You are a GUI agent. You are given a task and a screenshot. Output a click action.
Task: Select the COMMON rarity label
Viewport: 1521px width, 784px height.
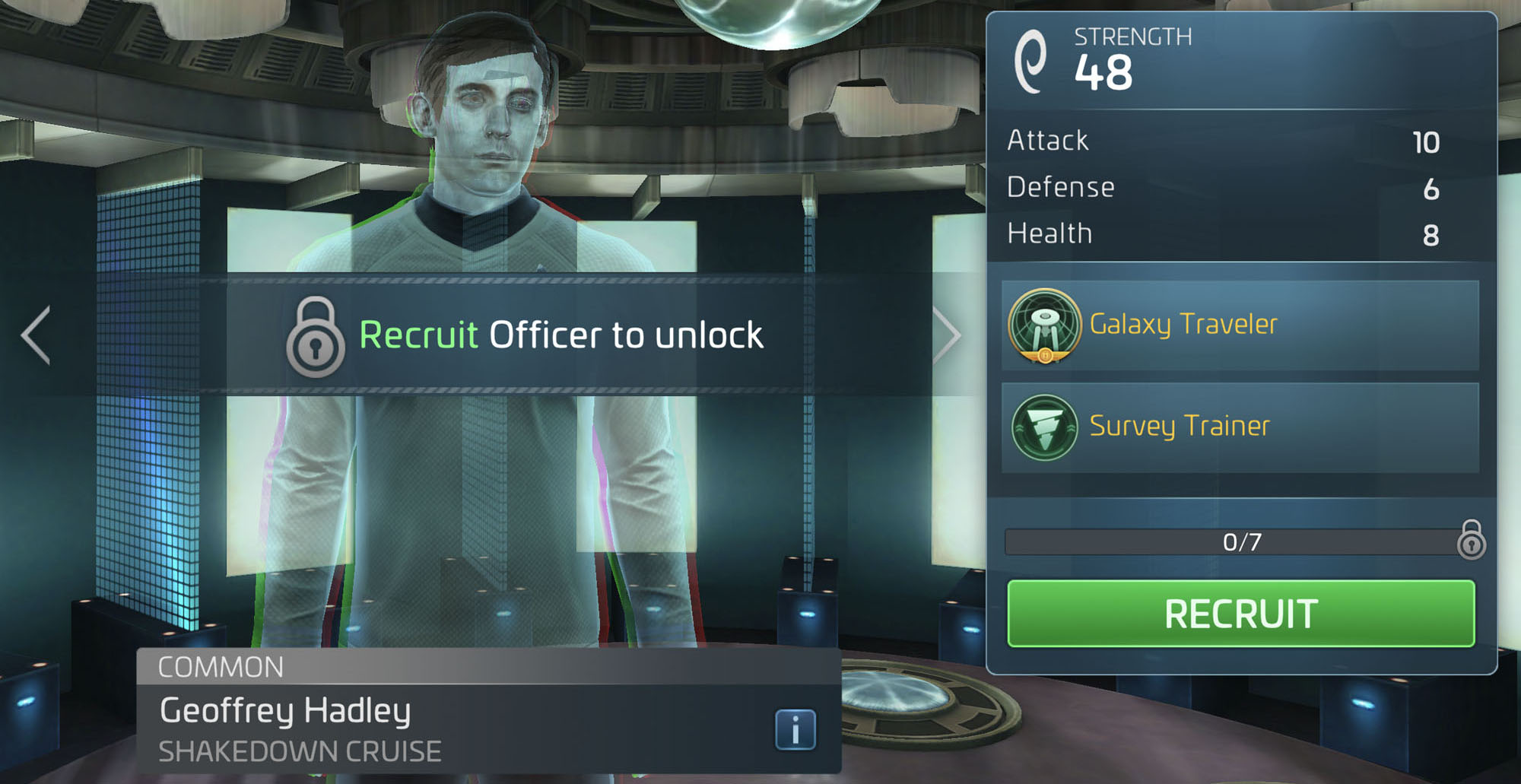221,667
